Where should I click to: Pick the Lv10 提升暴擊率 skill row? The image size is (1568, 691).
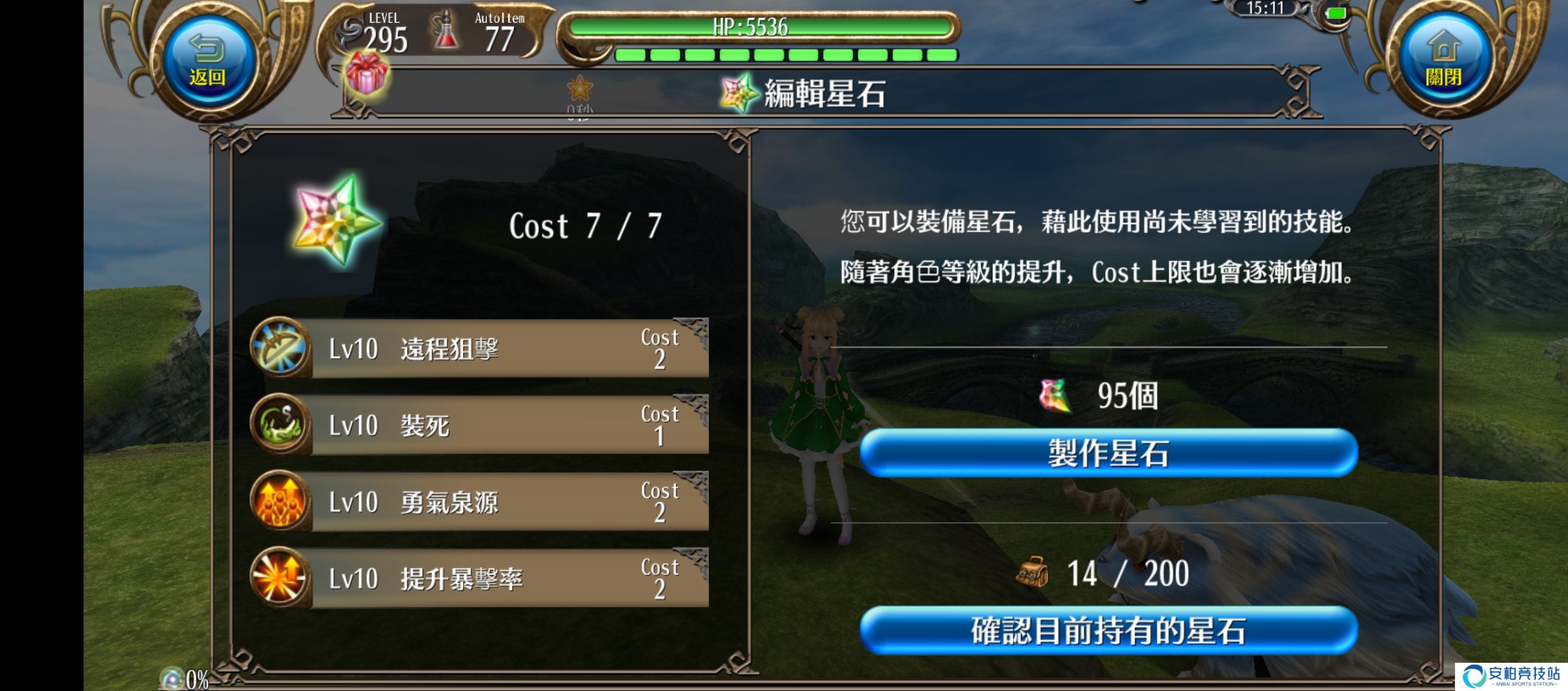(481, 579)
